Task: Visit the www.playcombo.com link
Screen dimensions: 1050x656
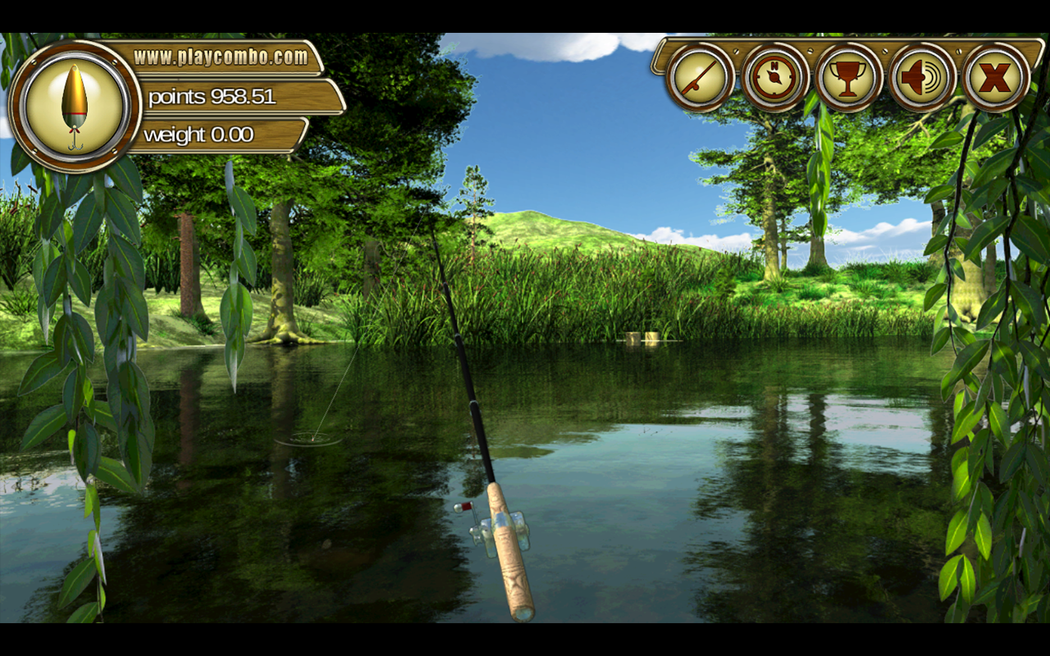Action: click(x=220, y=57)
